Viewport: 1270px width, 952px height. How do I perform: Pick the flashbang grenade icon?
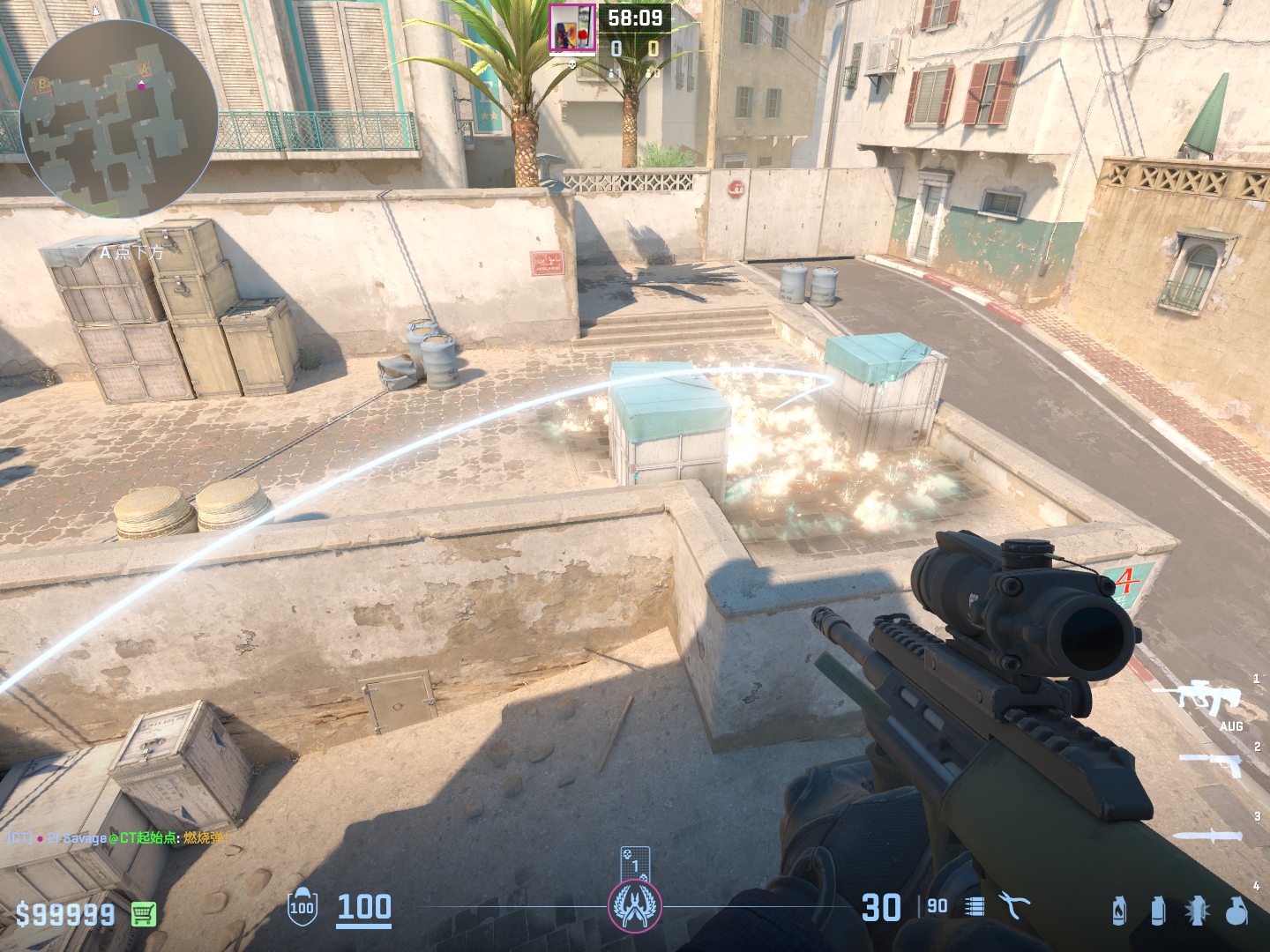[1197, 911]
